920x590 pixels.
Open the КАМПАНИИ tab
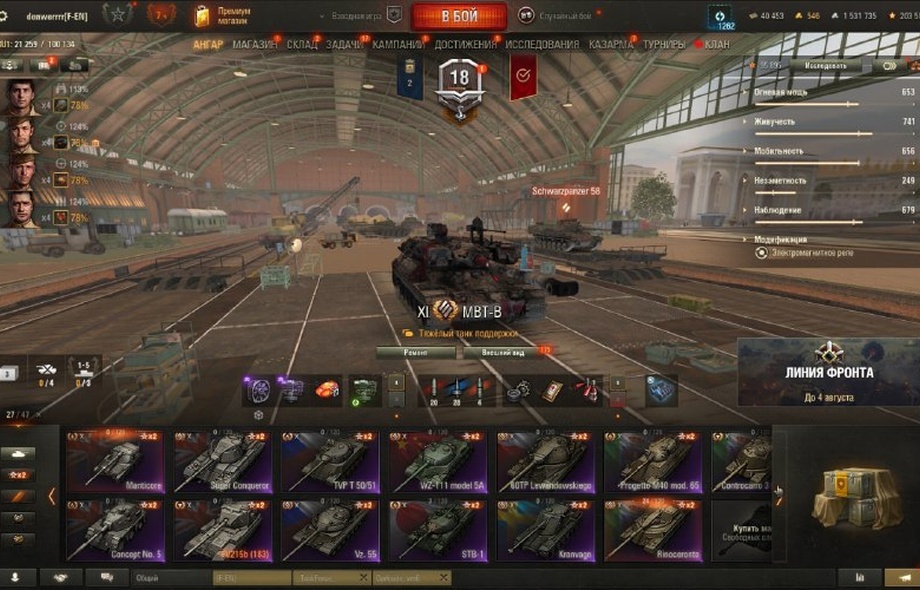coord(398,45)
